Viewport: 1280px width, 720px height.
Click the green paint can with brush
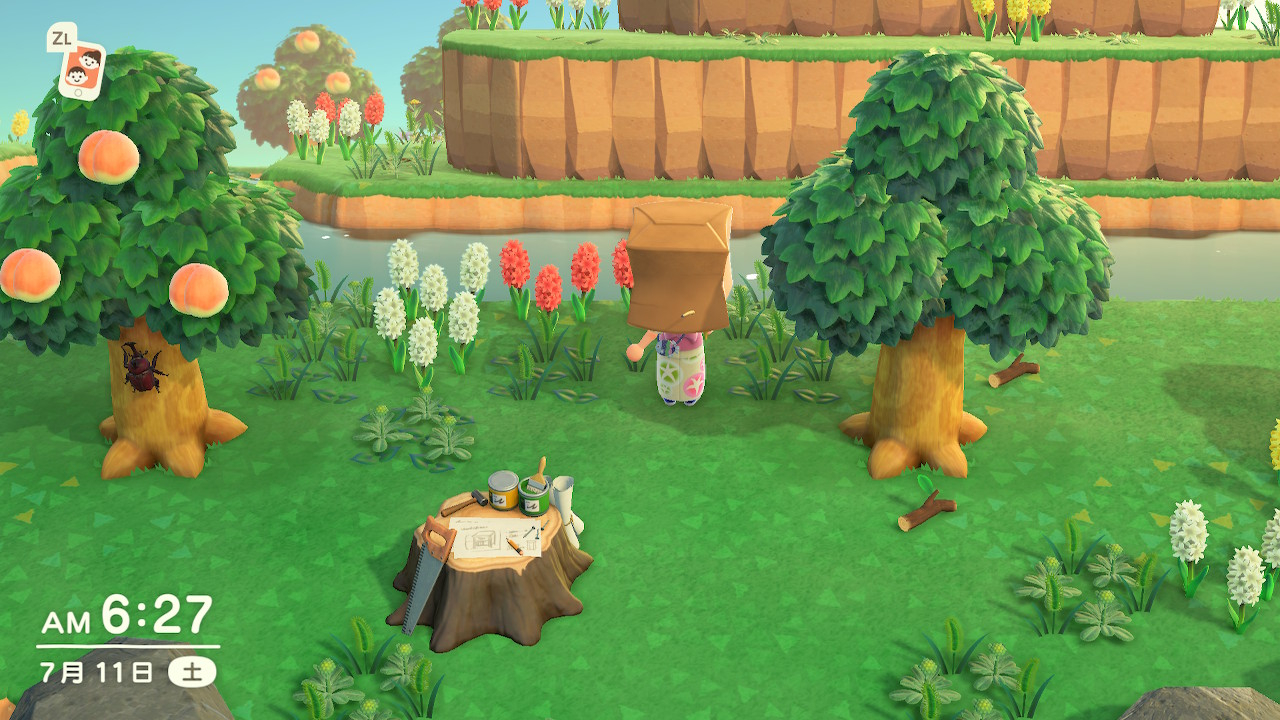532,500
